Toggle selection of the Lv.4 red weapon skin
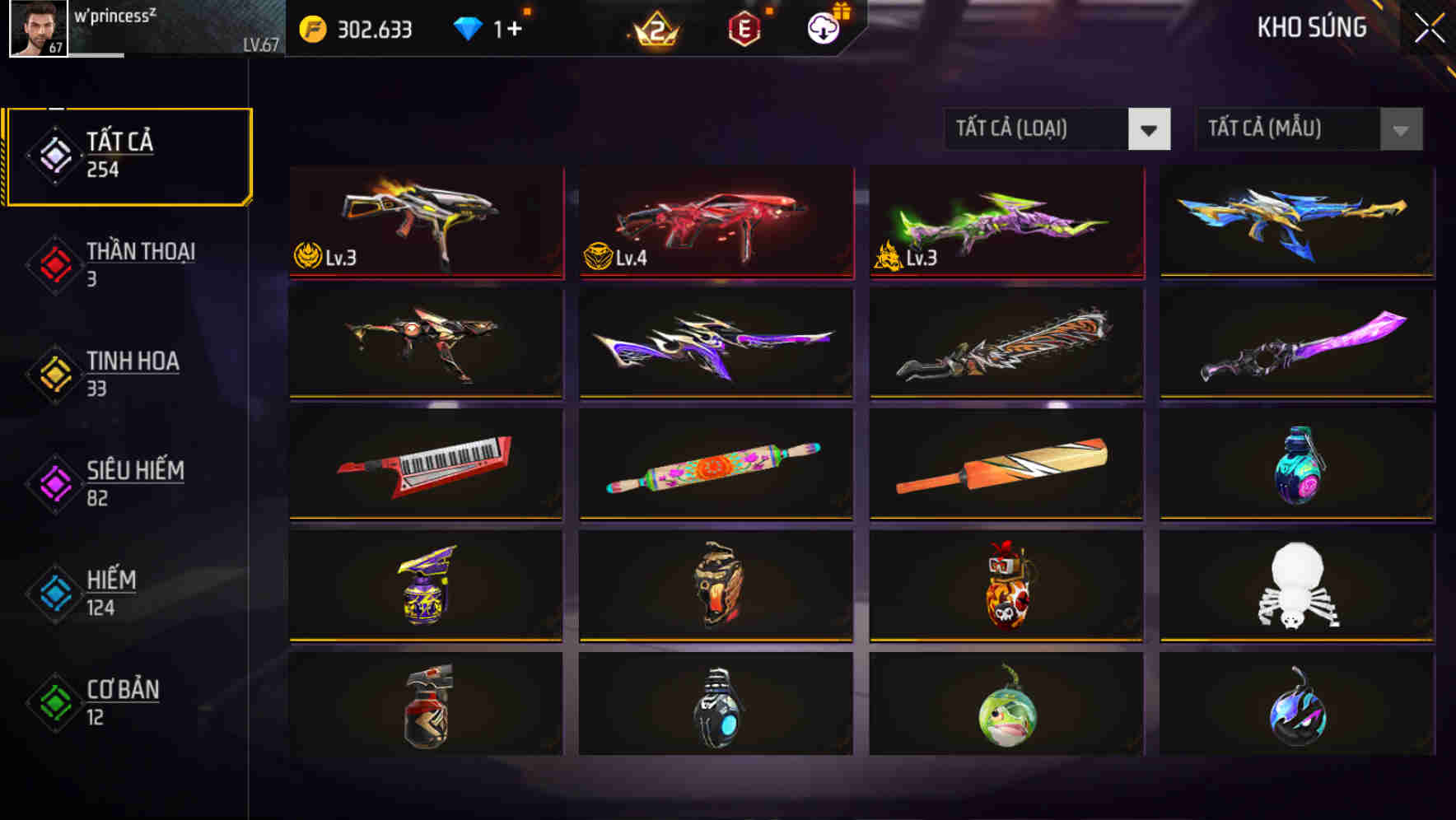Screen dimensions: 1456x820 coord(714,222)
